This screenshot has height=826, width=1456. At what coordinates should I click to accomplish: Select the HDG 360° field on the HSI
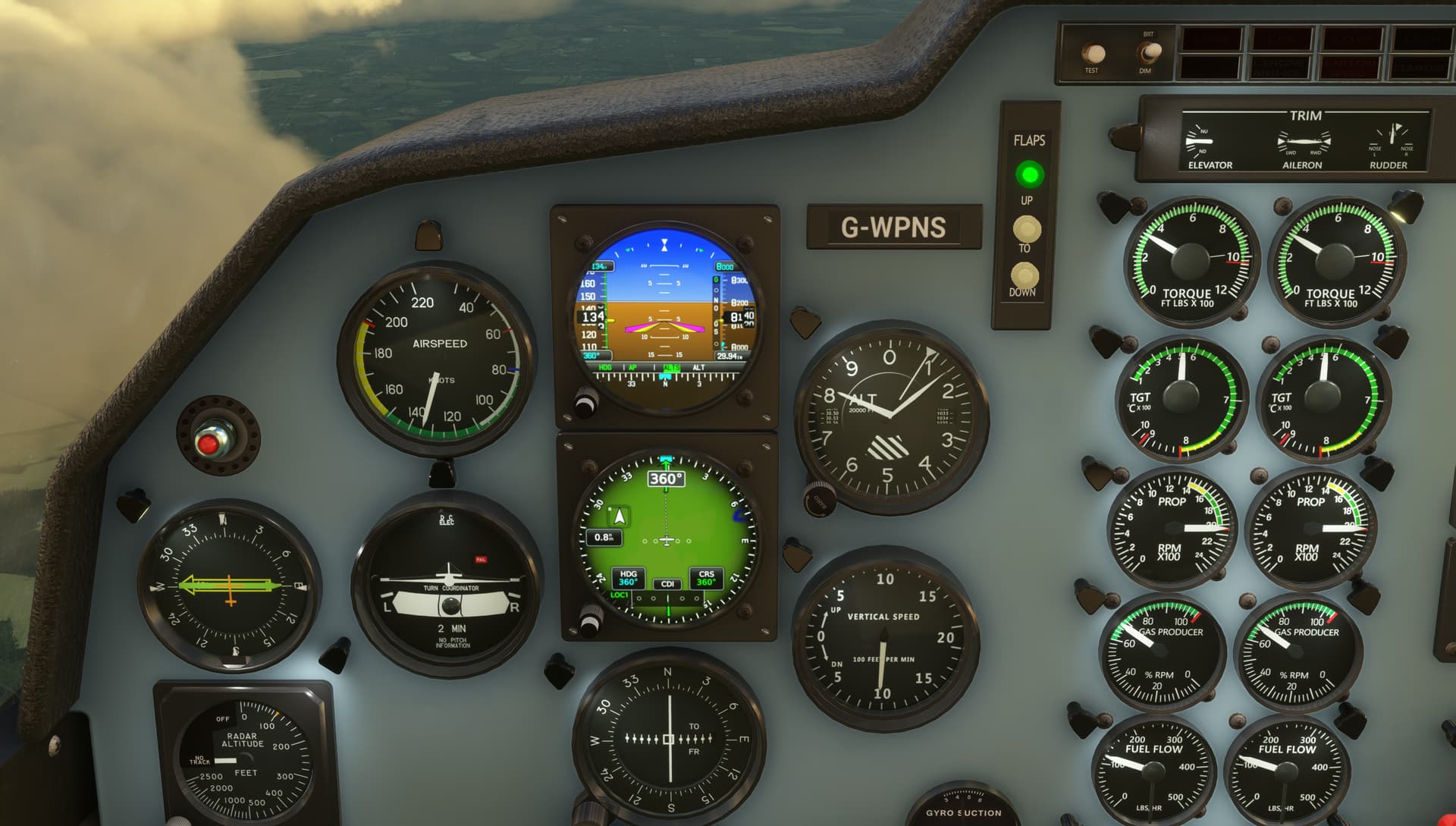(x=628, y=578)
